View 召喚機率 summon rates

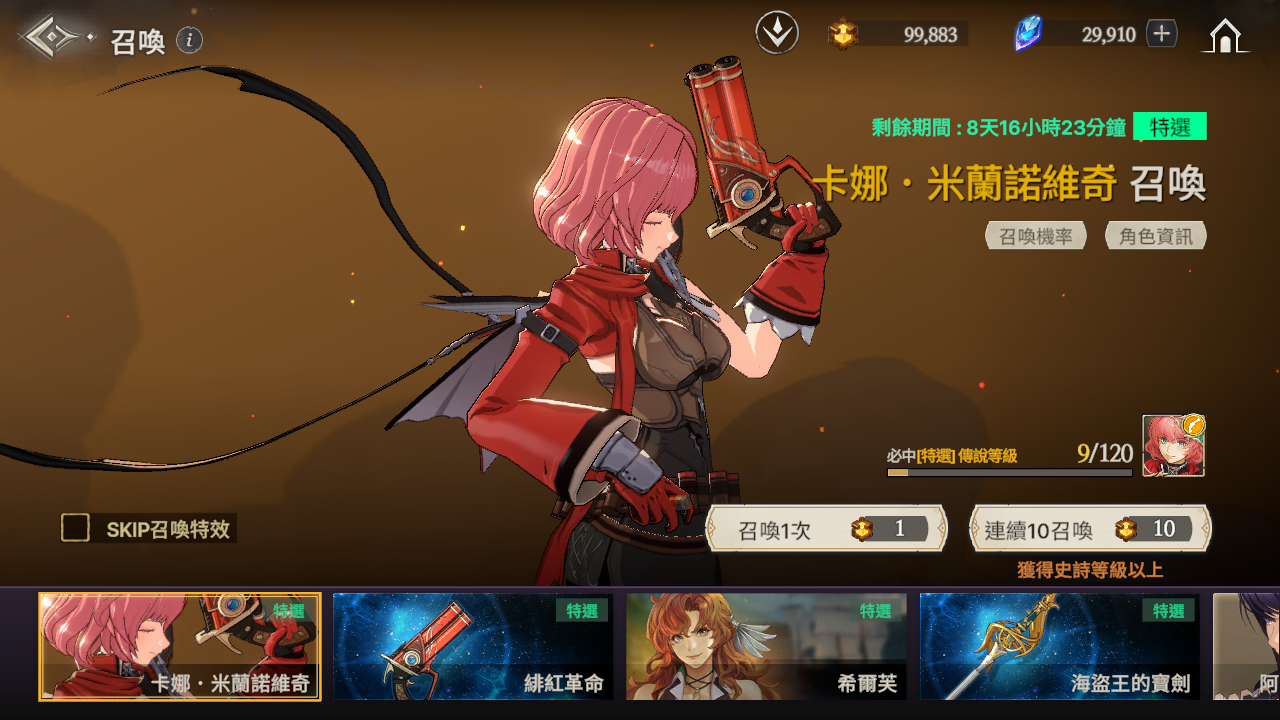tap(1036, 236)
